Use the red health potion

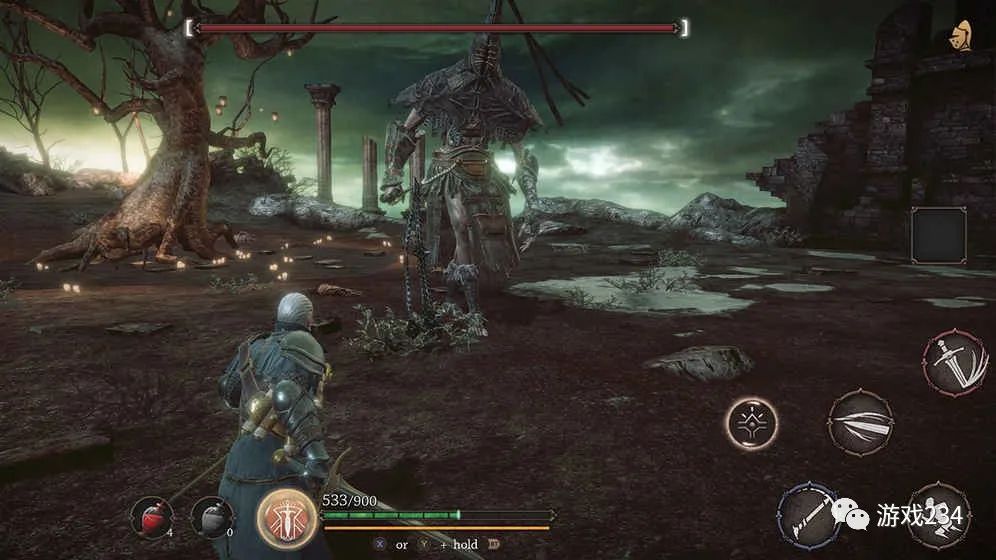(x=151, y=516)
